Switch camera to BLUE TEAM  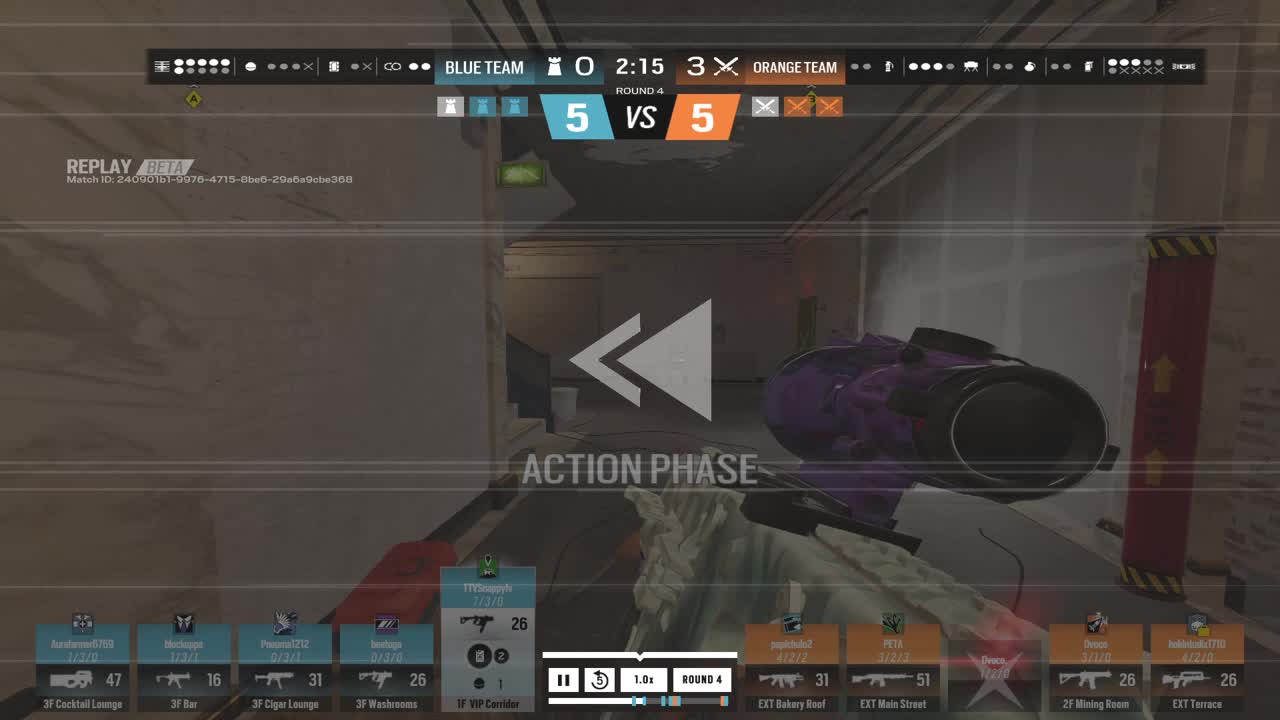pos(484,66)
